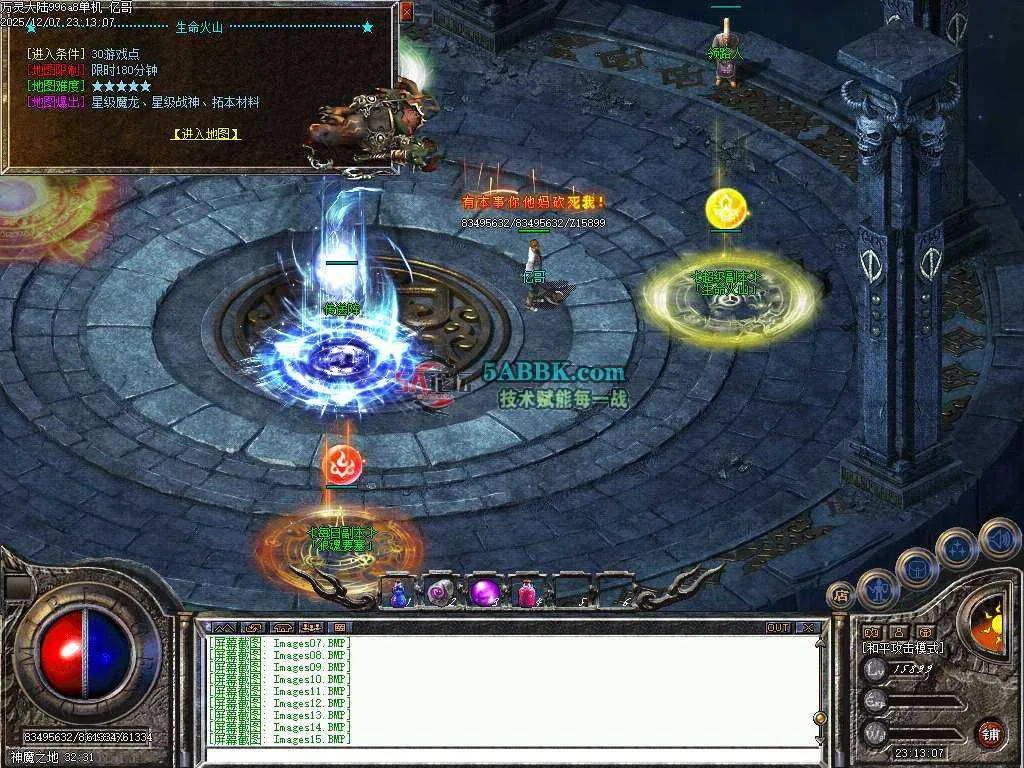
Task: Open the 店 shop round button
Action: pos(842,597)
